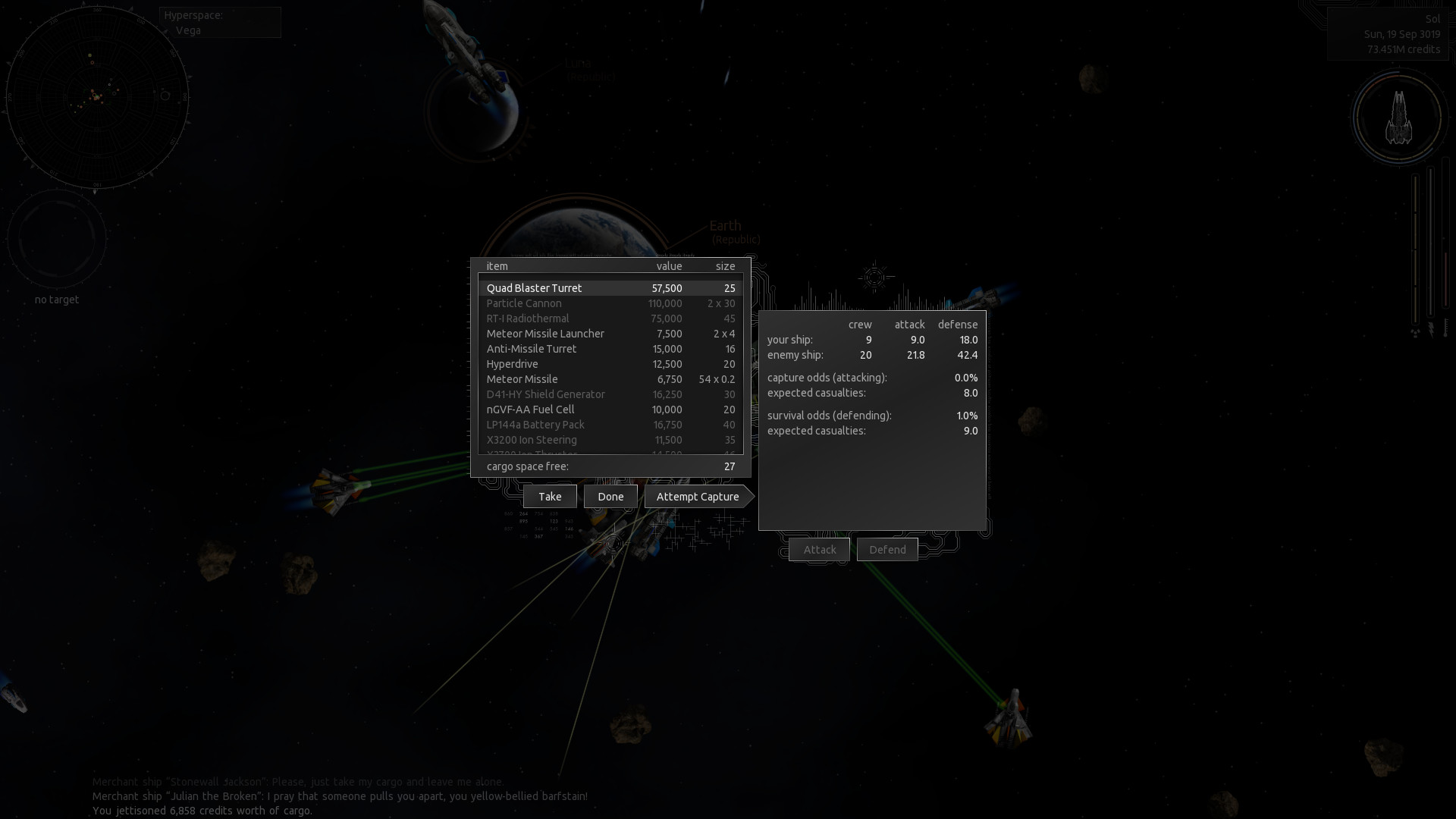Click the player ship status icon top-right
Image resolution: width=1456 pixels, height=819 pixels.
coord(1399,118)
